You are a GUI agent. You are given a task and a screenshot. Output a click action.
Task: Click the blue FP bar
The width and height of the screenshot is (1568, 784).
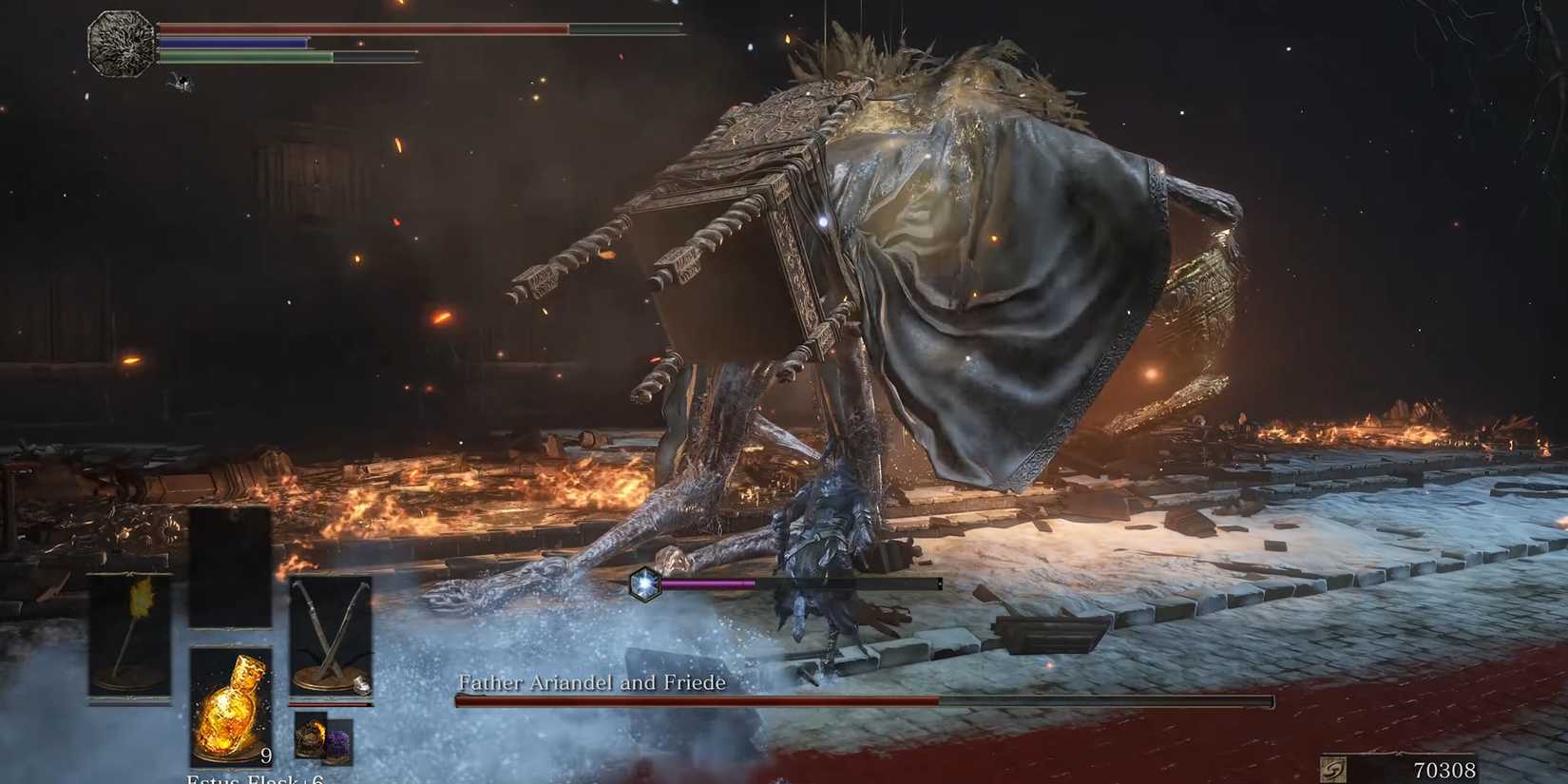(238, 43)
